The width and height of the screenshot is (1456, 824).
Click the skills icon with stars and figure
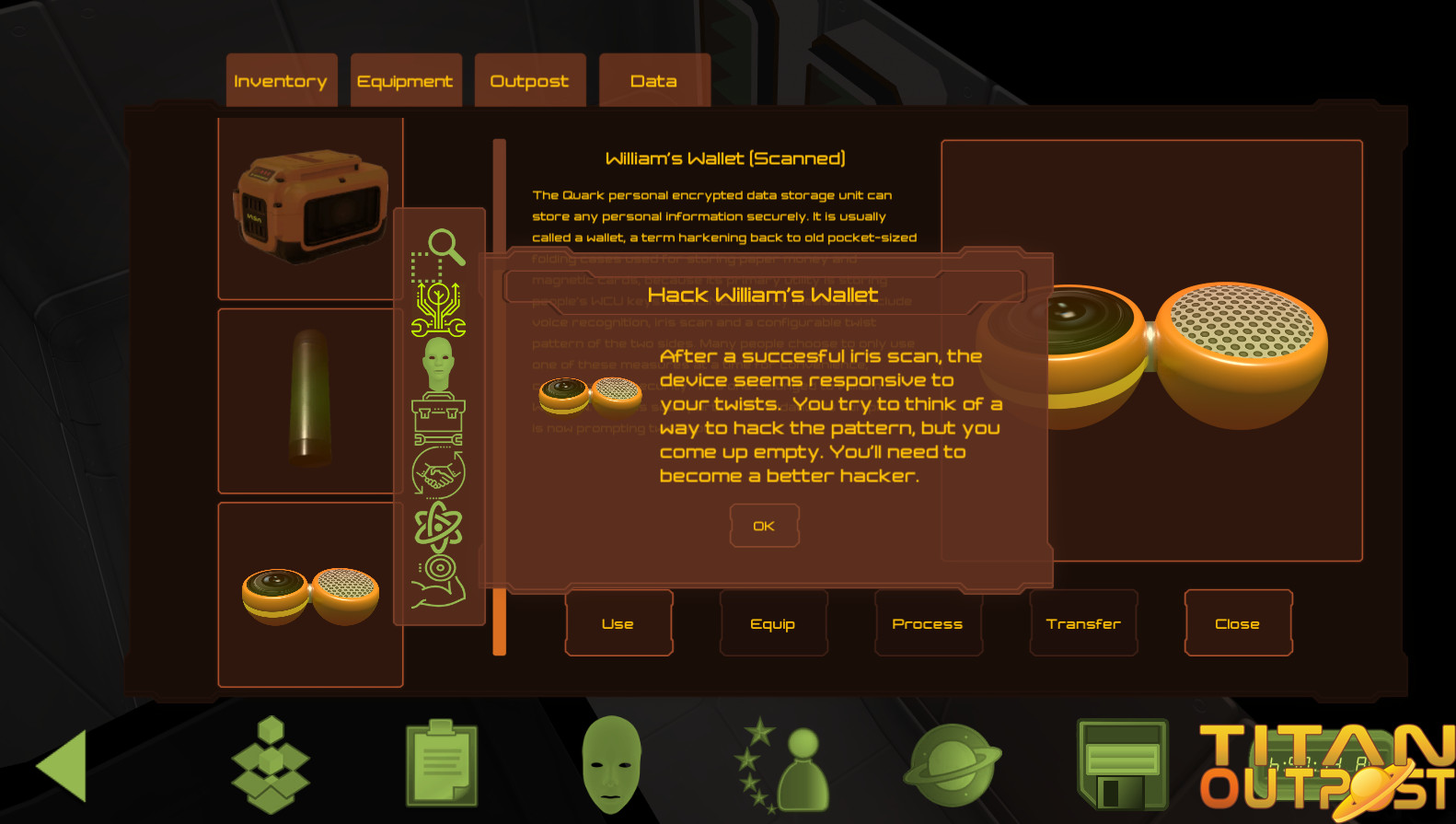[x=785, y=763]
